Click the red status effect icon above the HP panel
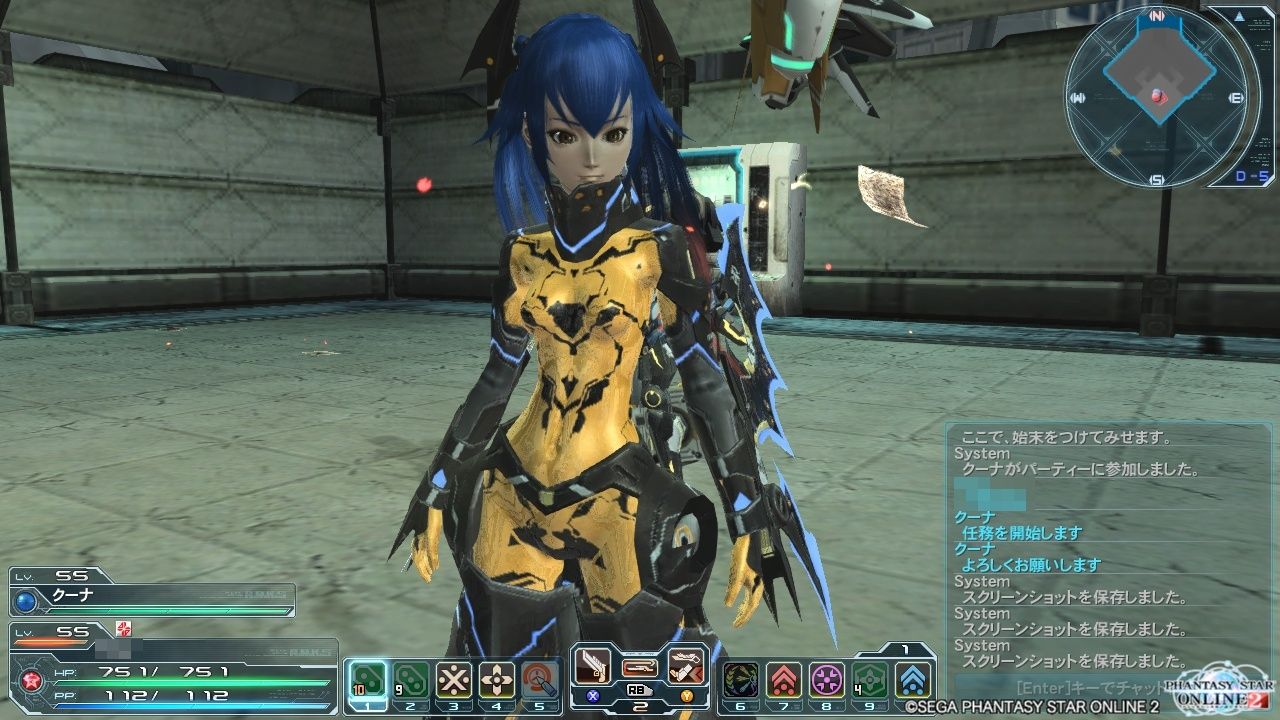Viewport: 1280px width, 720px height. click(123, 630)
